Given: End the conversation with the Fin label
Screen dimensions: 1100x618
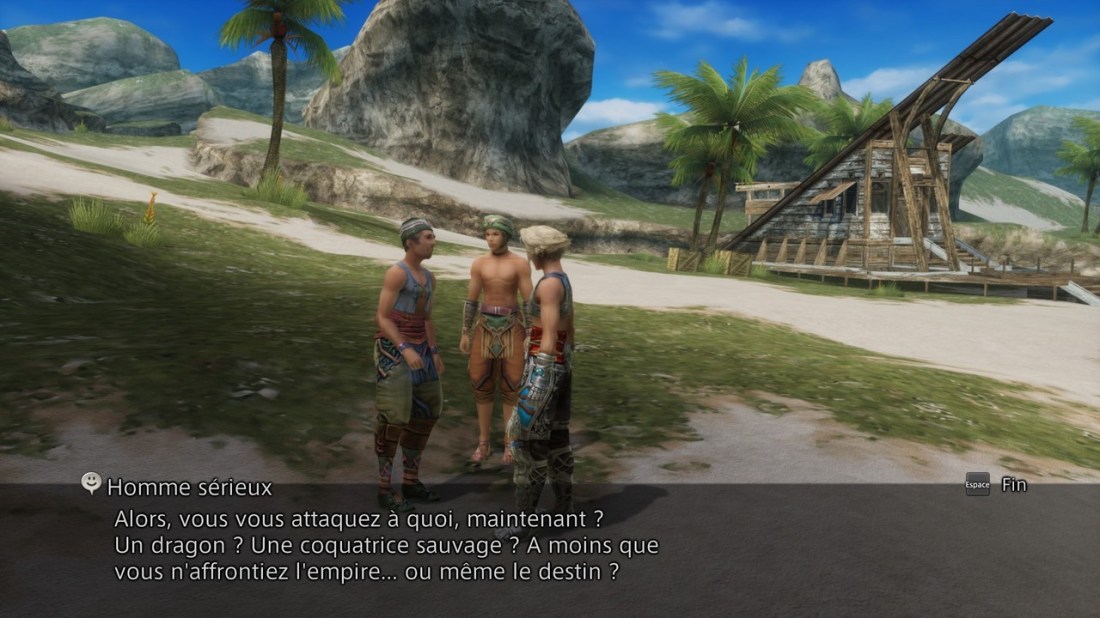Looking at the screenshot, I should point(1013,485).
